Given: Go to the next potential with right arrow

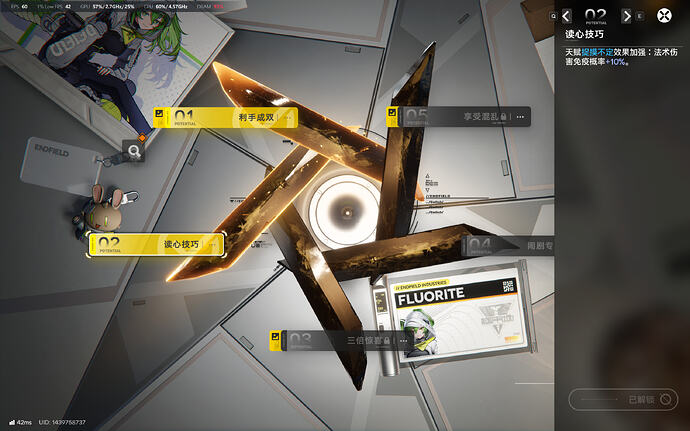Looking at the screenshot, I should tap(626, 16).
